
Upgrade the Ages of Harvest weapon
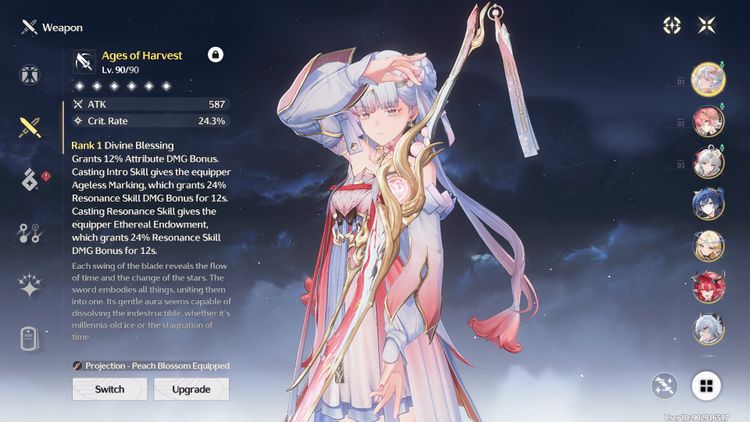point(191,389)
